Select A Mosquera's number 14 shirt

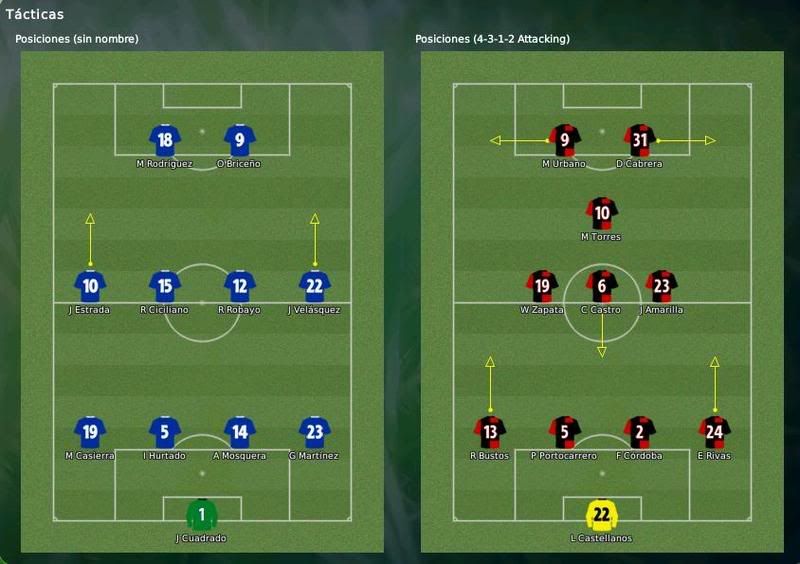point(240,432)
